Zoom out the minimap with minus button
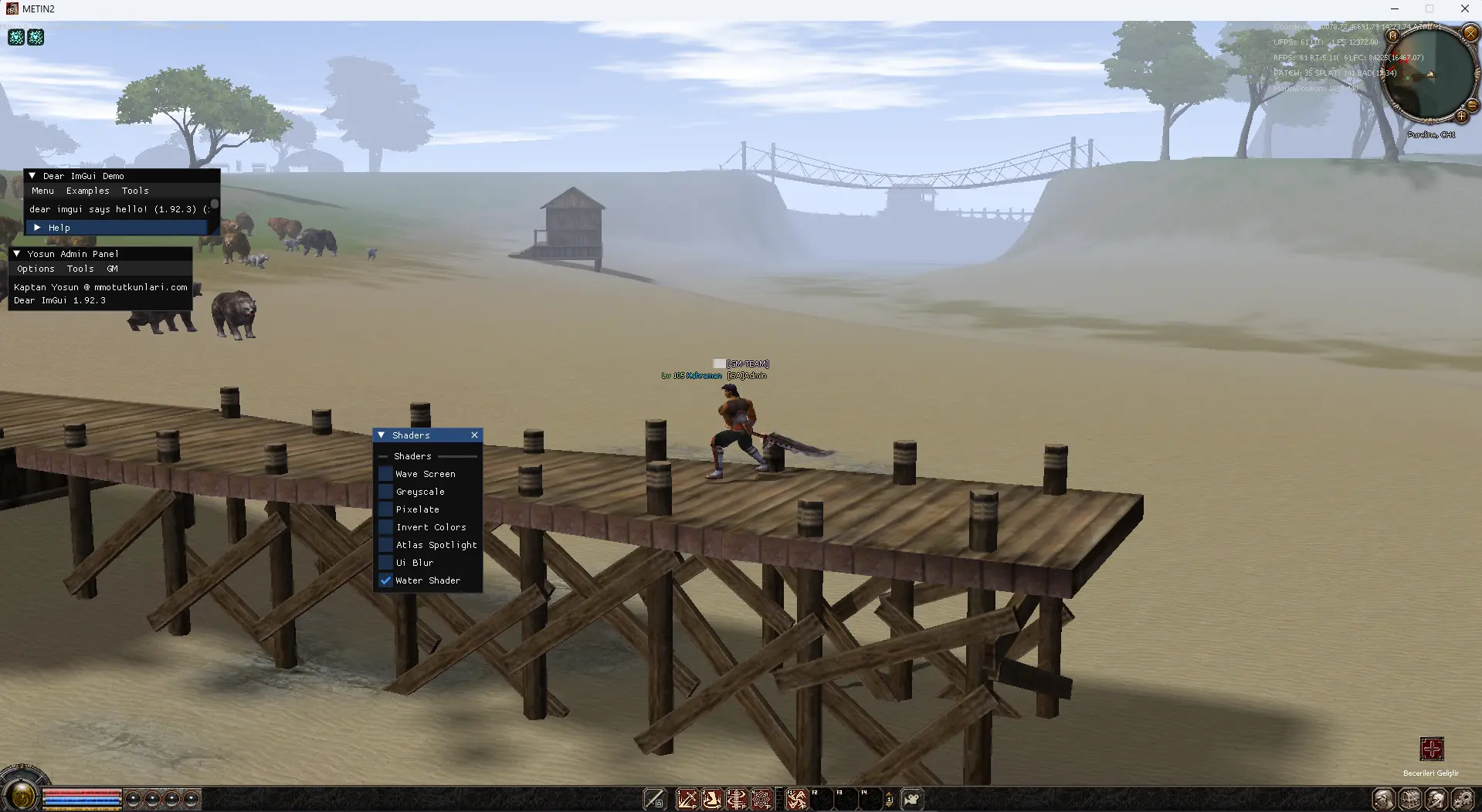This screenshot has height=812, width=1482. point(1472,104)
